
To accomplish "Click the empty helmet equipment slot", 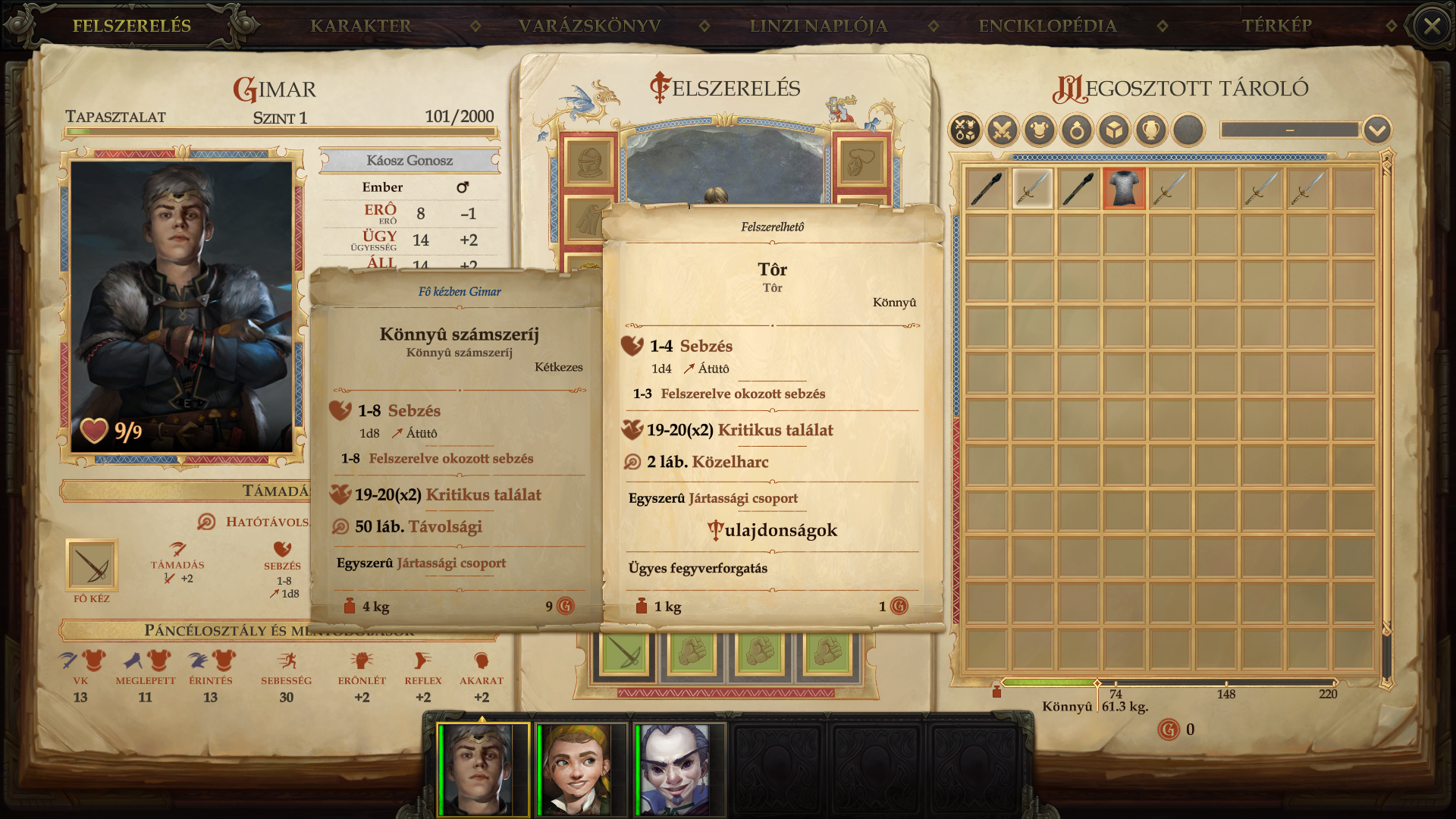I will click(589, 162).
